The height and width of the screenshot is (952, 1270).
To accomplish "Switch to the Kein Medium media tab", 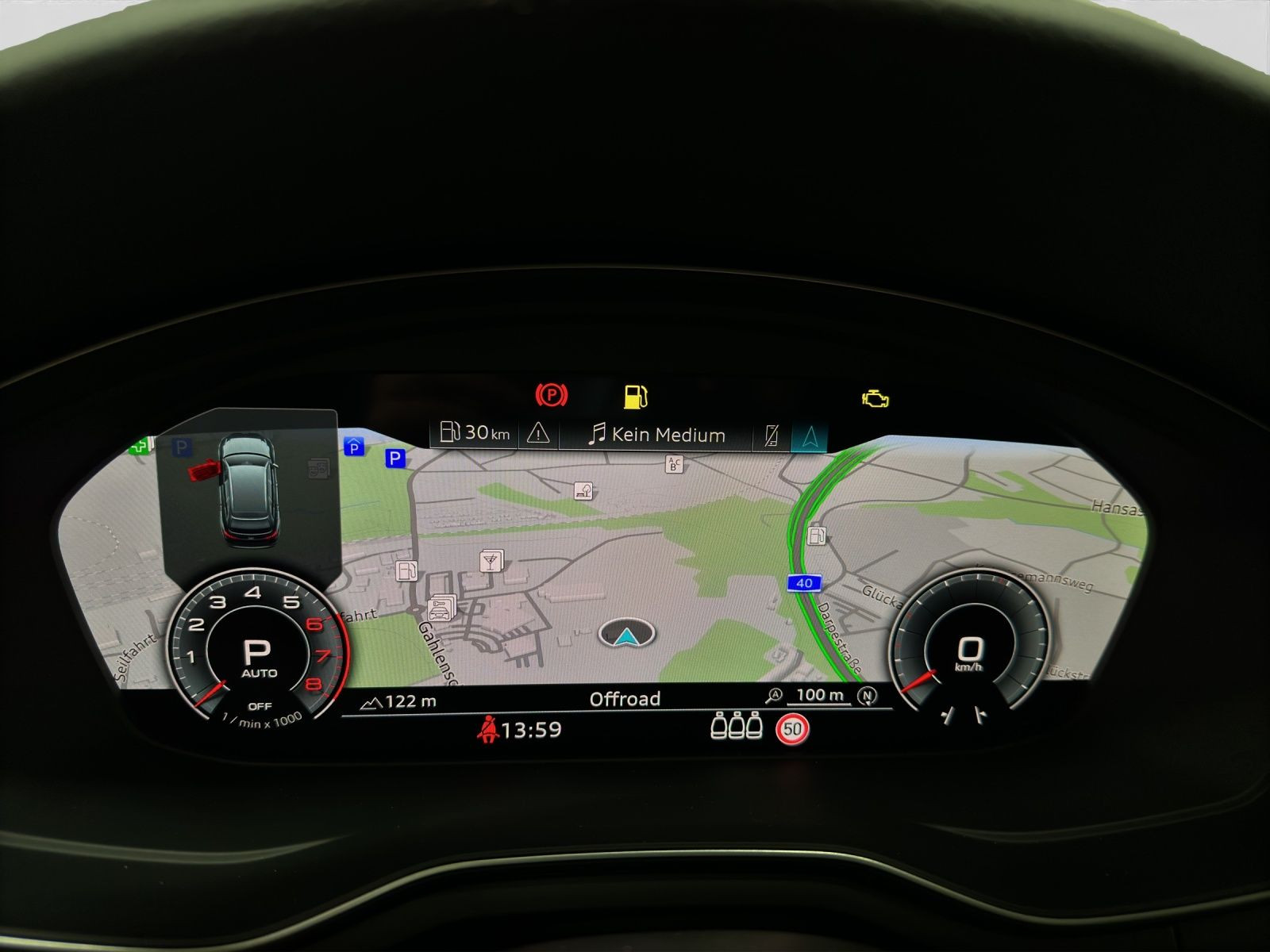I will [x=656, y=435].
